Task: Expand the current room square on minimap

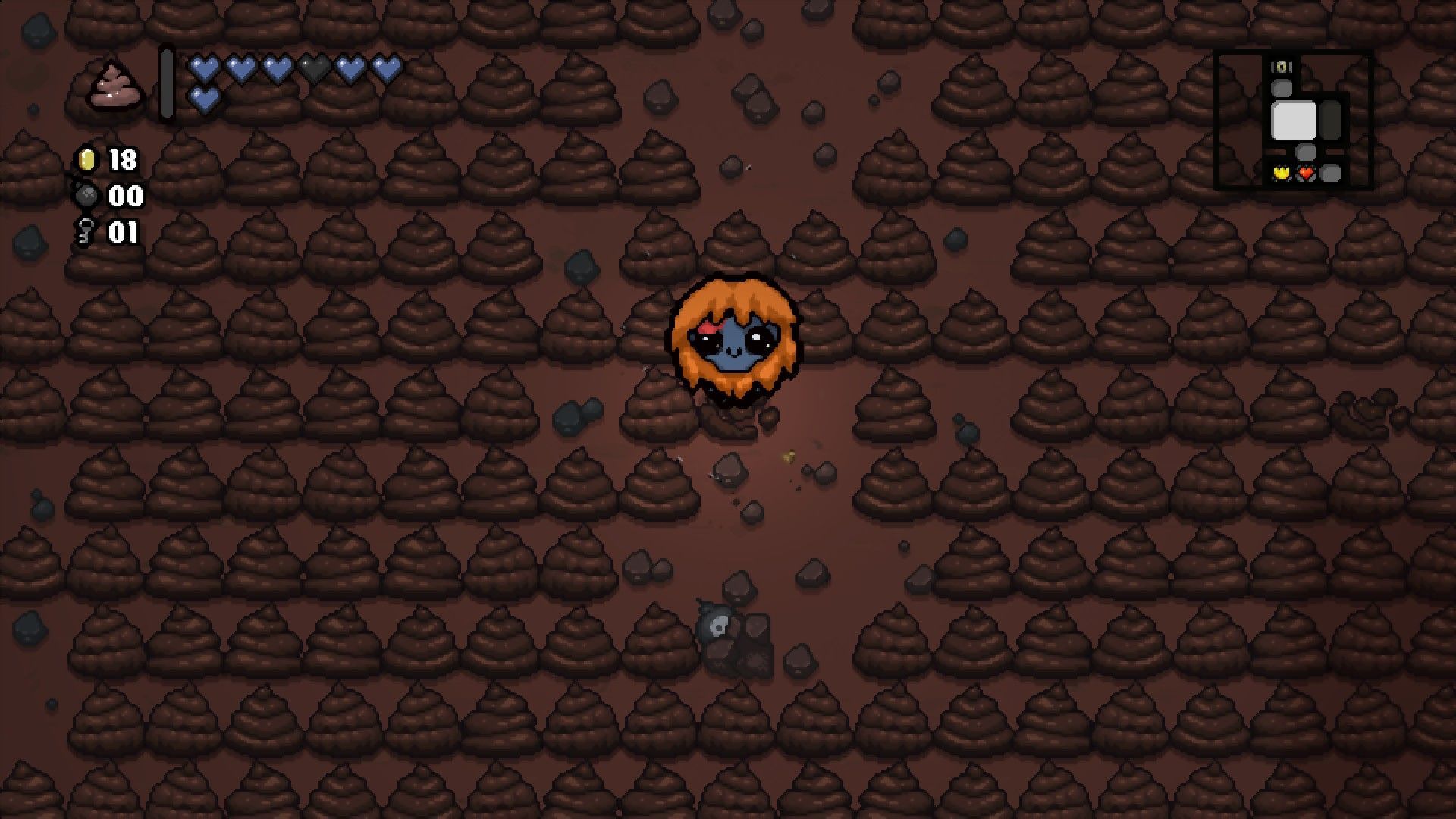Action: coord(1294,120)
